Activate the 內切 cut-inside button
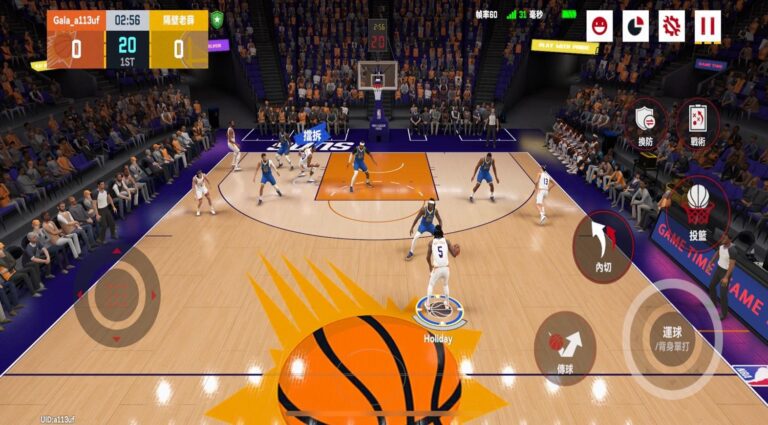768x425 pixels. (604, 246)
